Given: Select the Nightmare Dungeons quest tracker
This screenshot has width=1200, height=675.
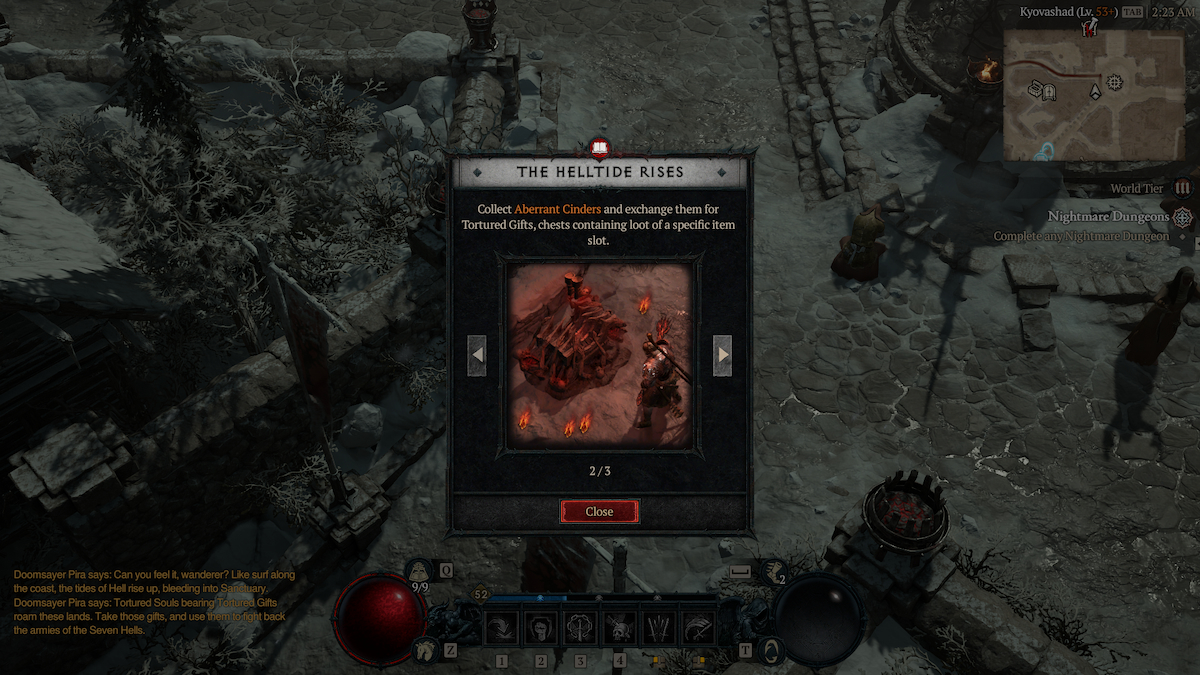Looking at the screenshot, I should tap(1108, 217).
